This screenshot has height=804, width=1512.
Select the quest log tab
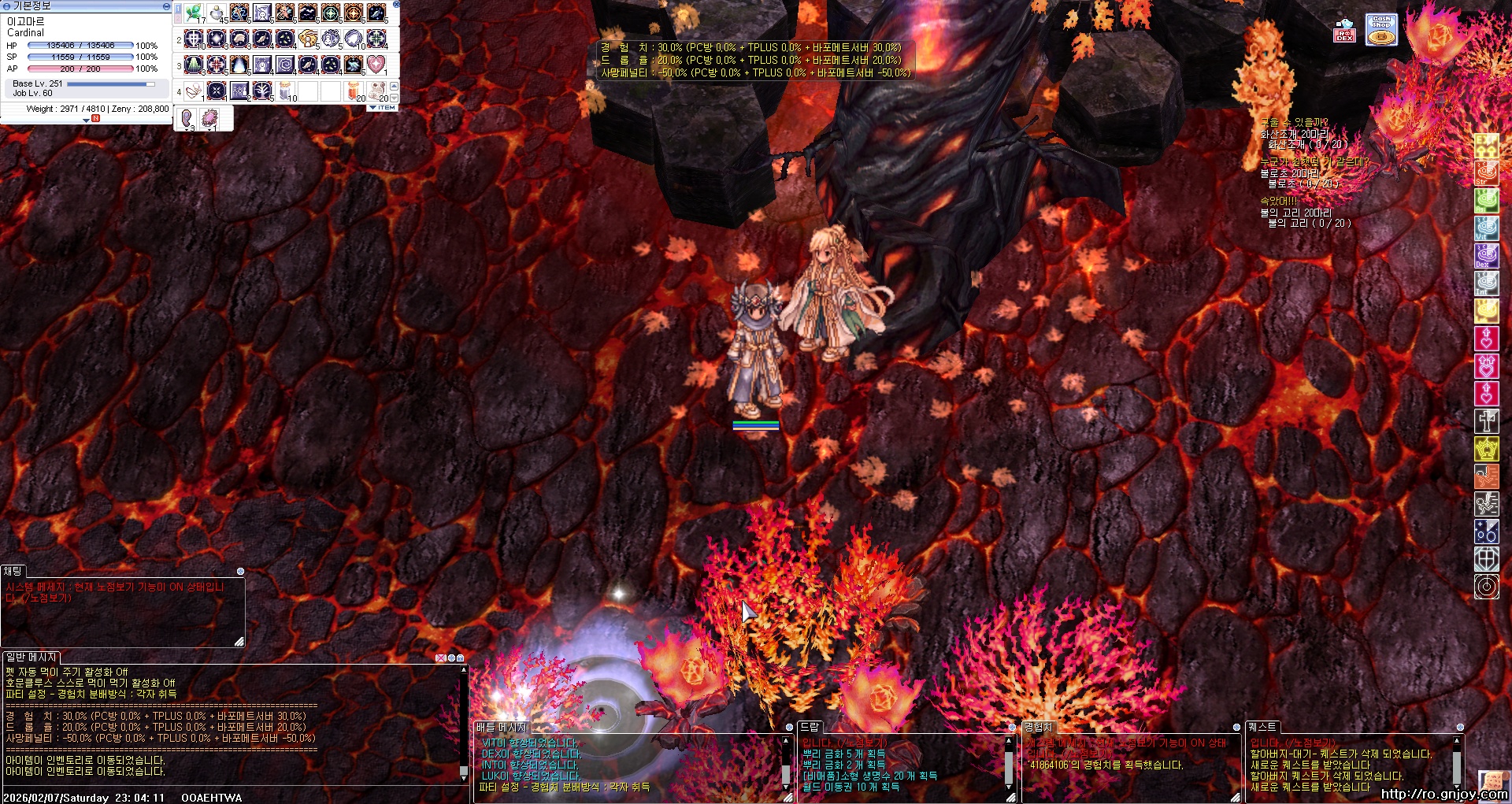coord(1262,727)
